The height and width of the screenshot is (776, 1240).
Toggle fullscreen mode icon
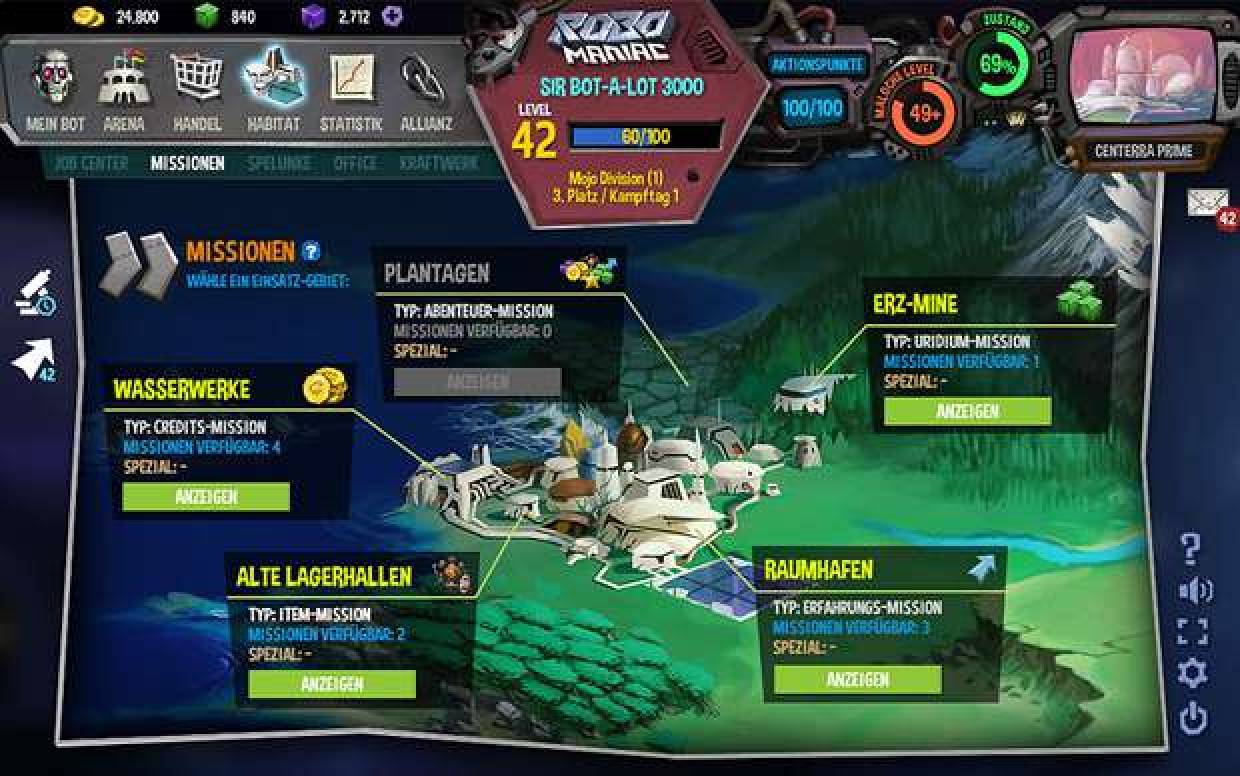coord(1193,632)
